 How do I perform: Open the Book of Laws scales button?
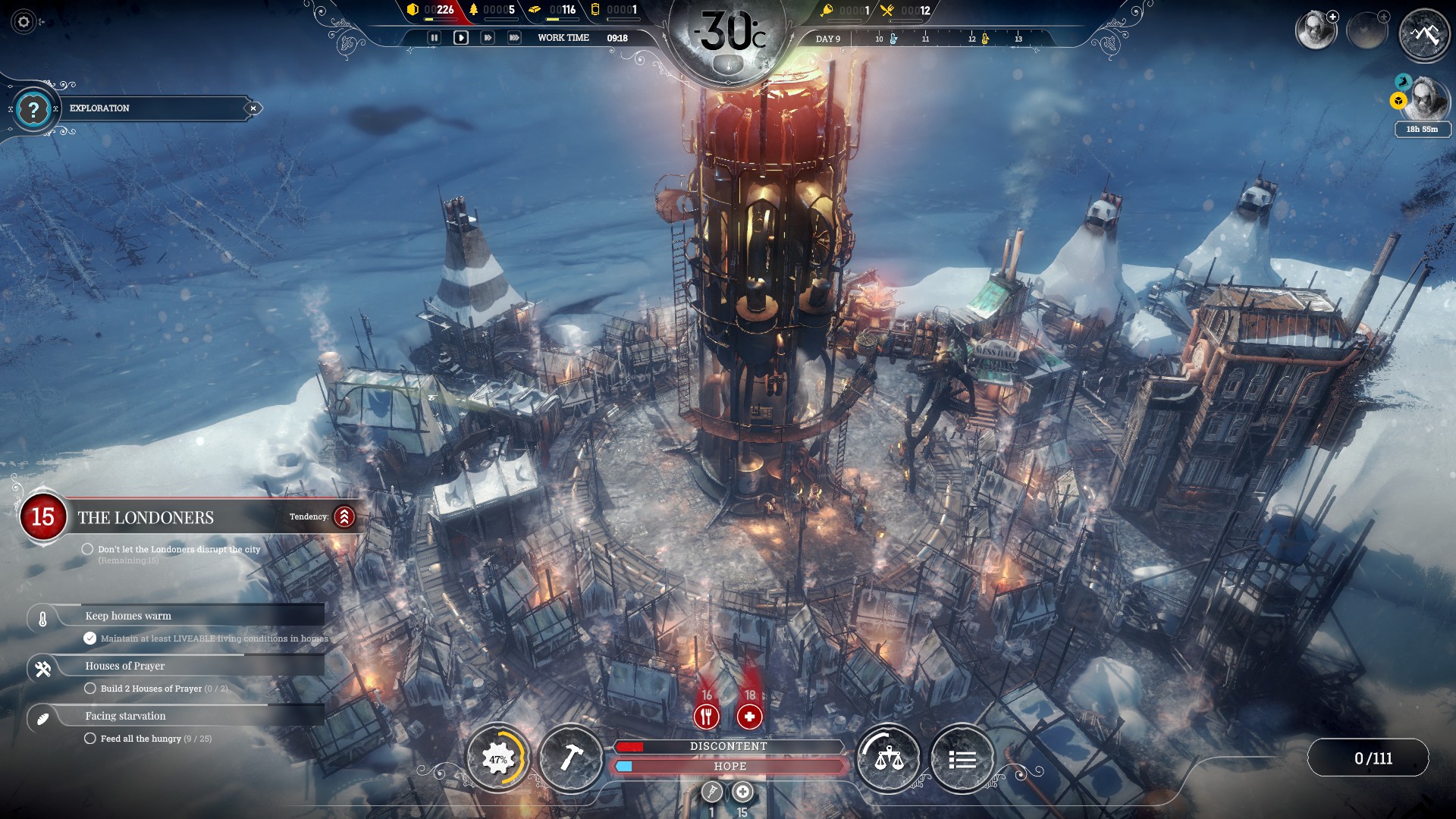tap(888, 759)
